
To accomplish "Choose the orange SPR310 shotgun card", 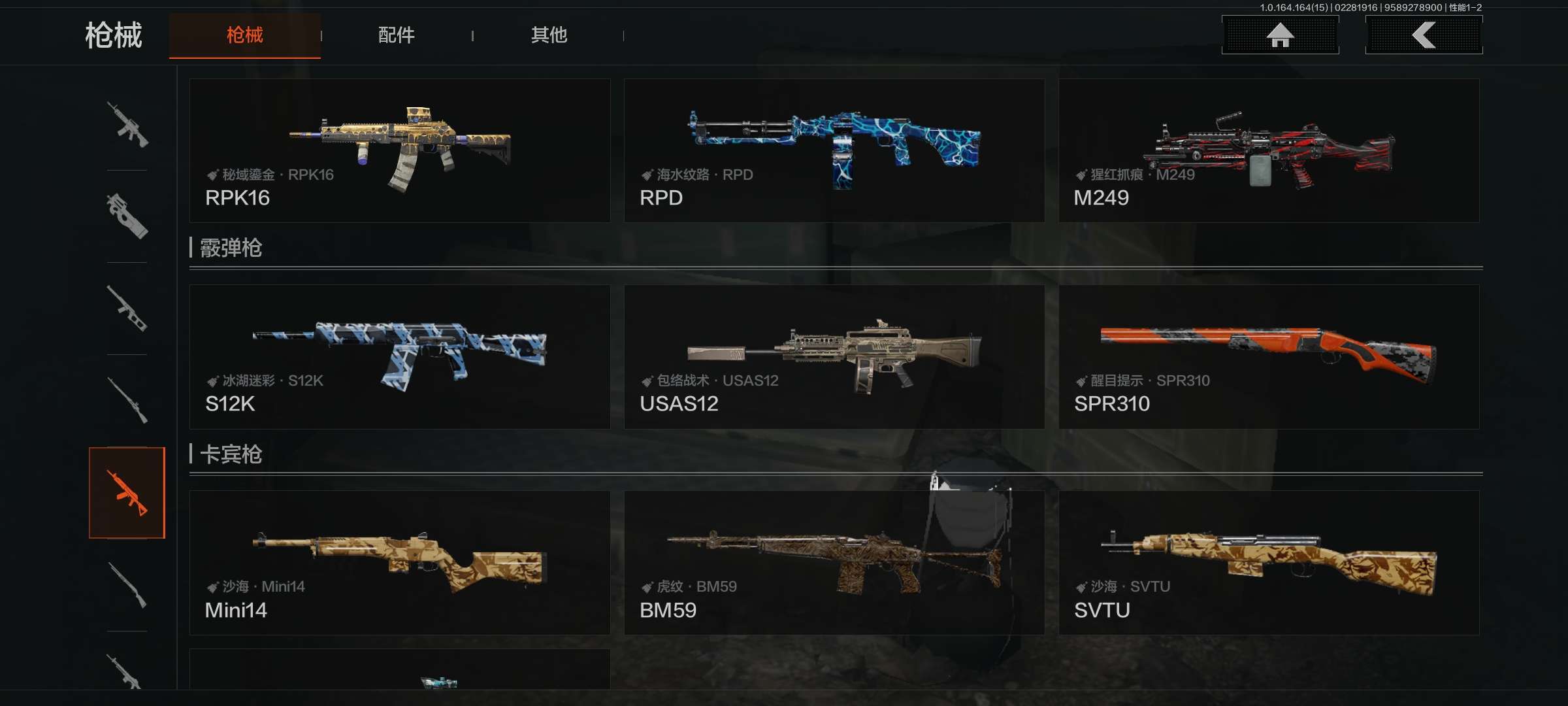I will coord(1268,357).
